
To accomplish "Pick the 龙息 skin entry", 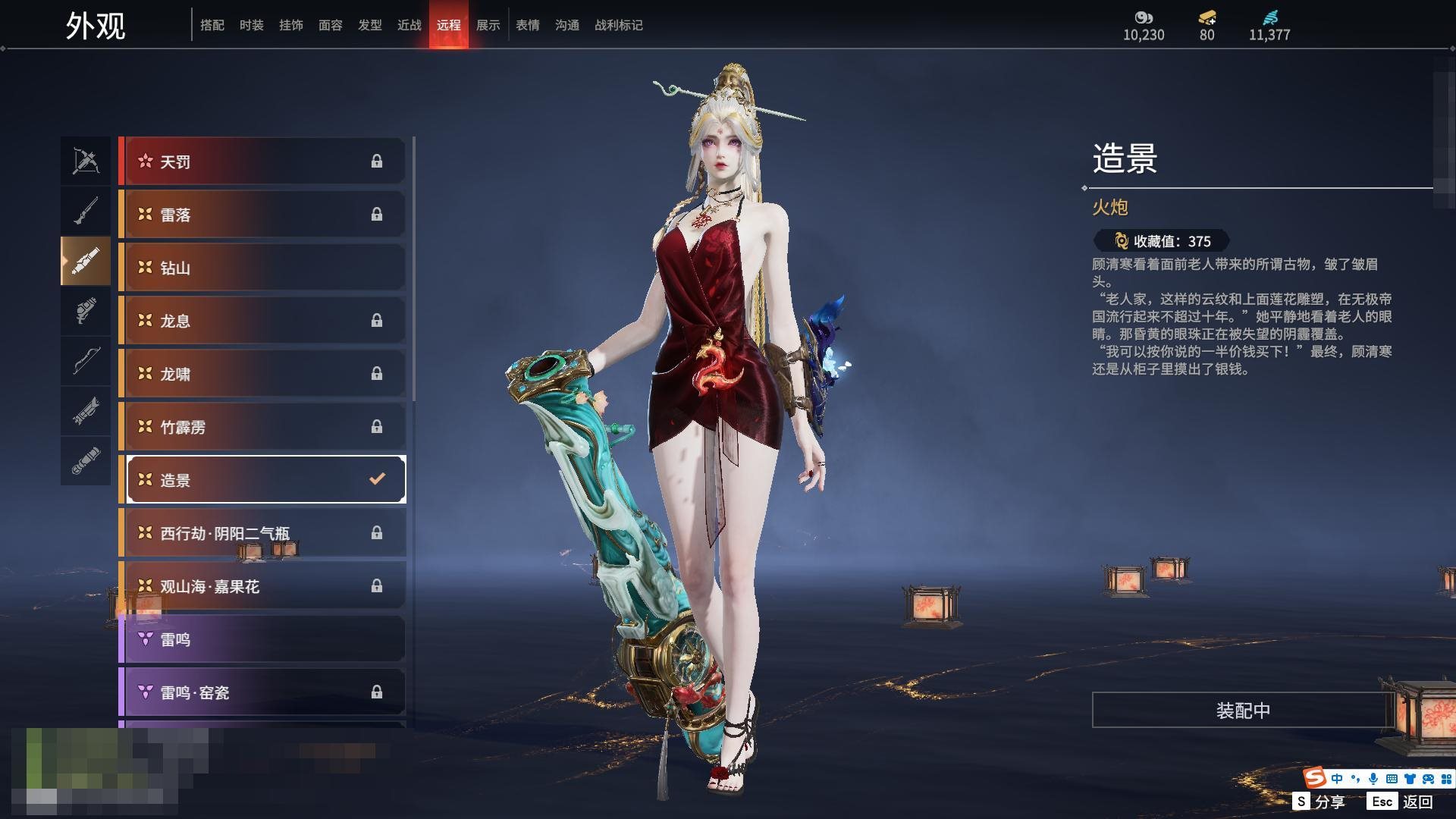I will [x=262, y=321].
